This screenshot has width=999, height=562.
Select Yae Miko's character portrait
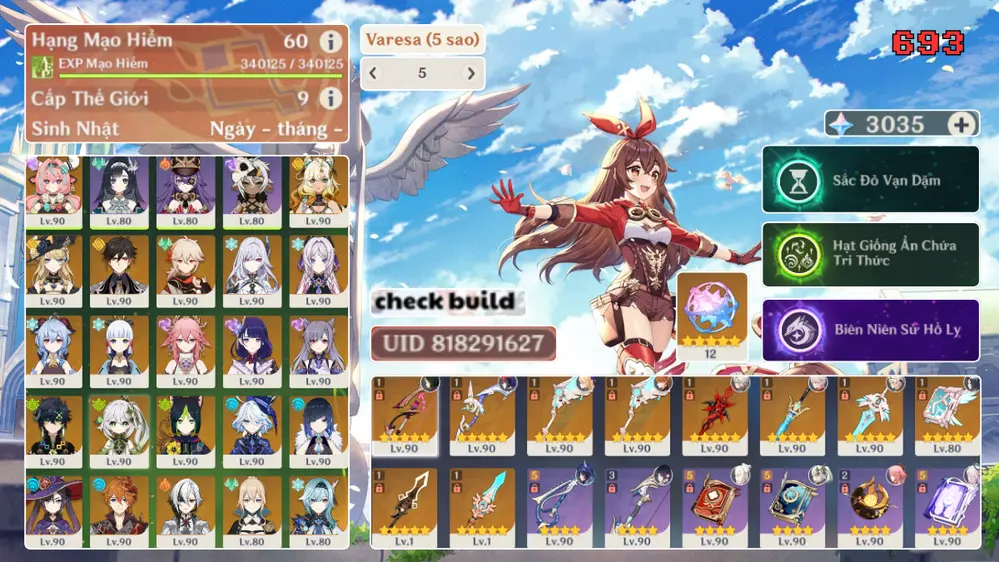[186, 345]
